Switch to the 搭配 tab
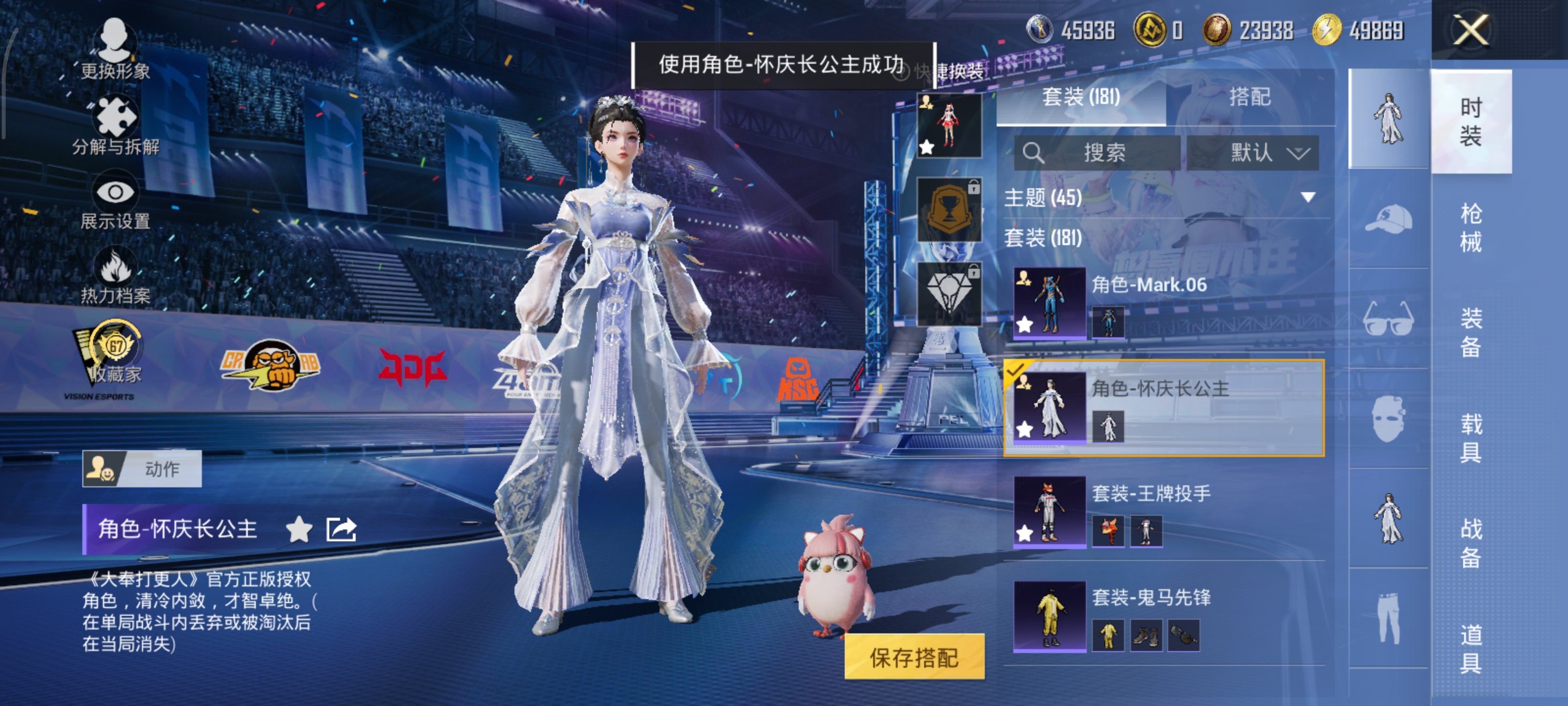1568x706 pixels. click(x=1249, y=97)
